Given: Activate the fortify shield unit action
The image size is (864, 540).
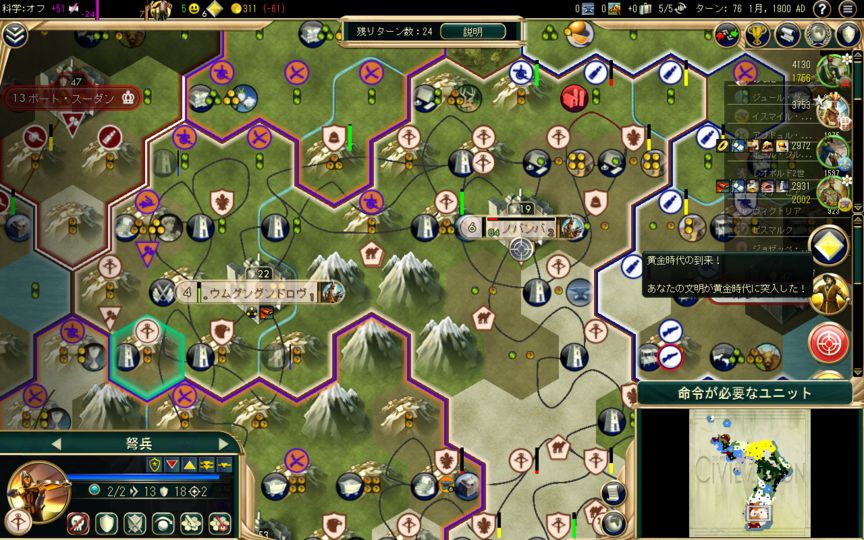Looking at the screenshot, I should (x=106, y=522).
